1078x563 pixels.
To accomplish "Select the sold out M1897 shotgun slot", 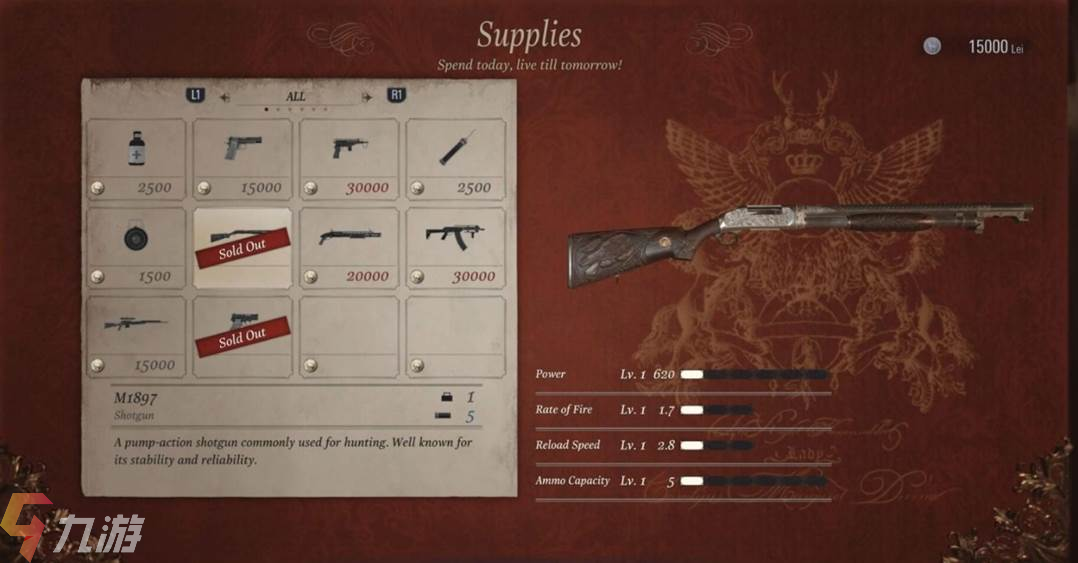I will click(x=243, y=247).
